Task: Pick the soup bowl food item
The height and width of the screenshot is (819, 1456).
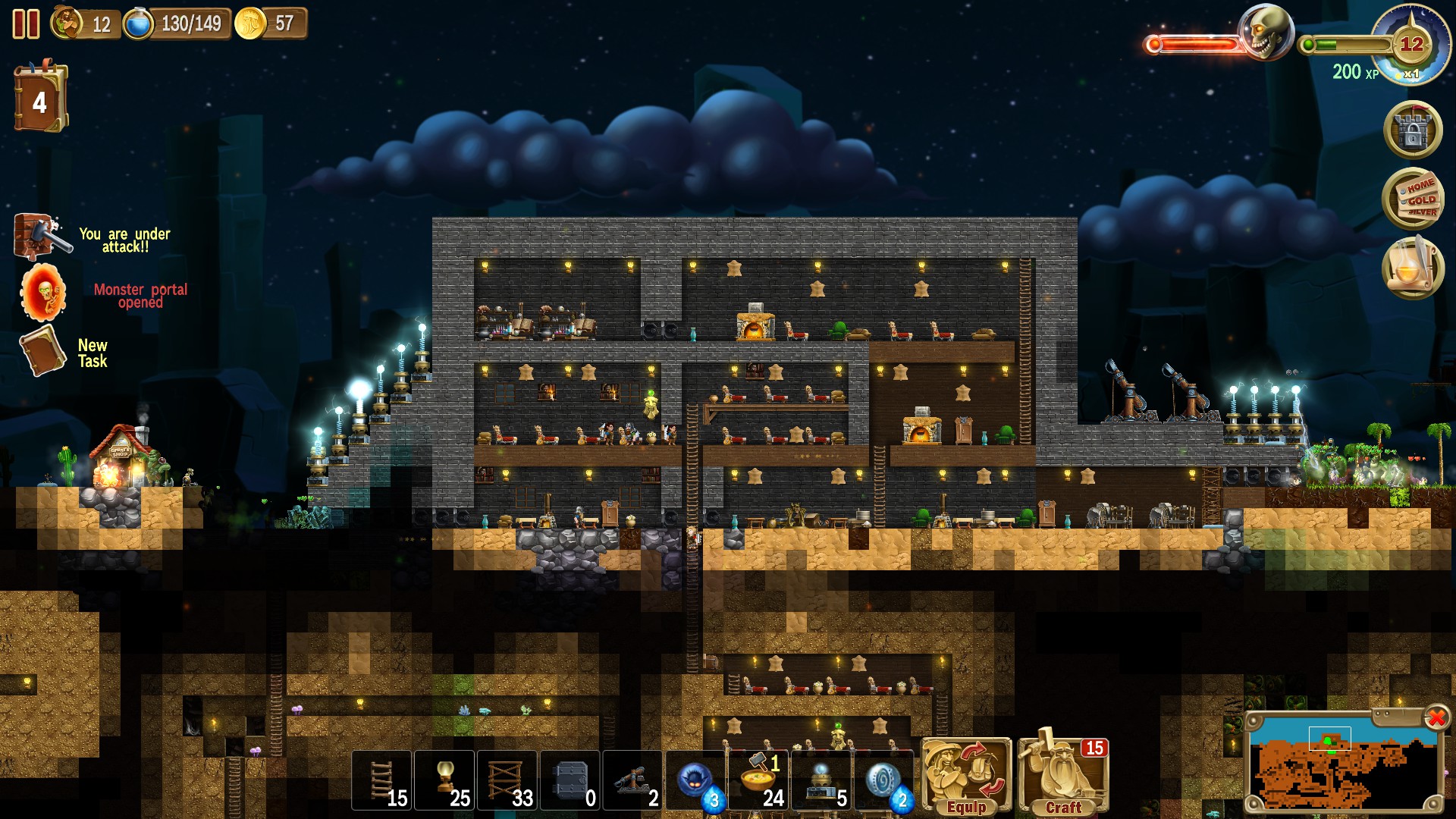Action: (760, 780)
